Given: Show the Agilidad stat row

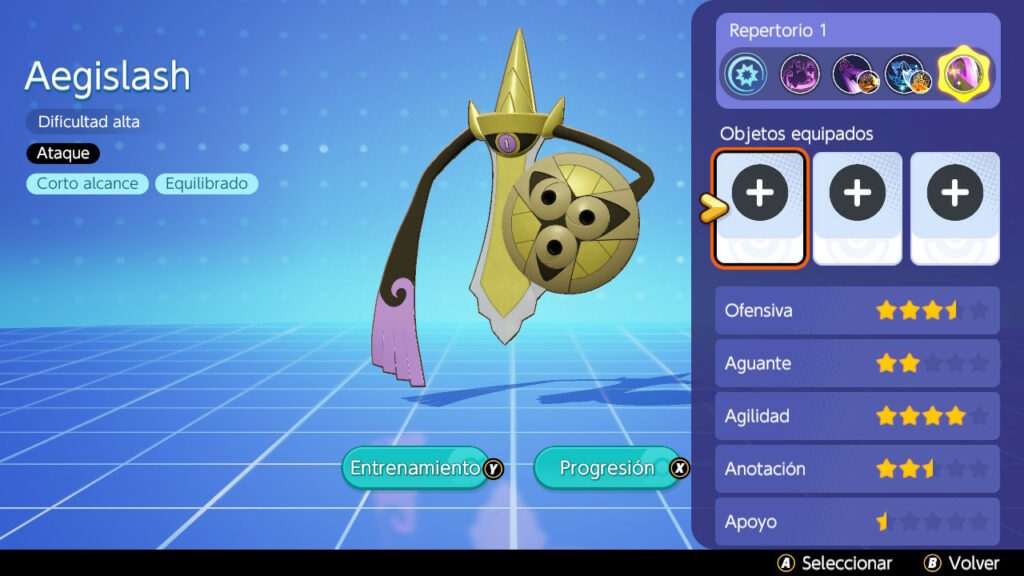Looking at the screenshot, I should coord(857,416).
